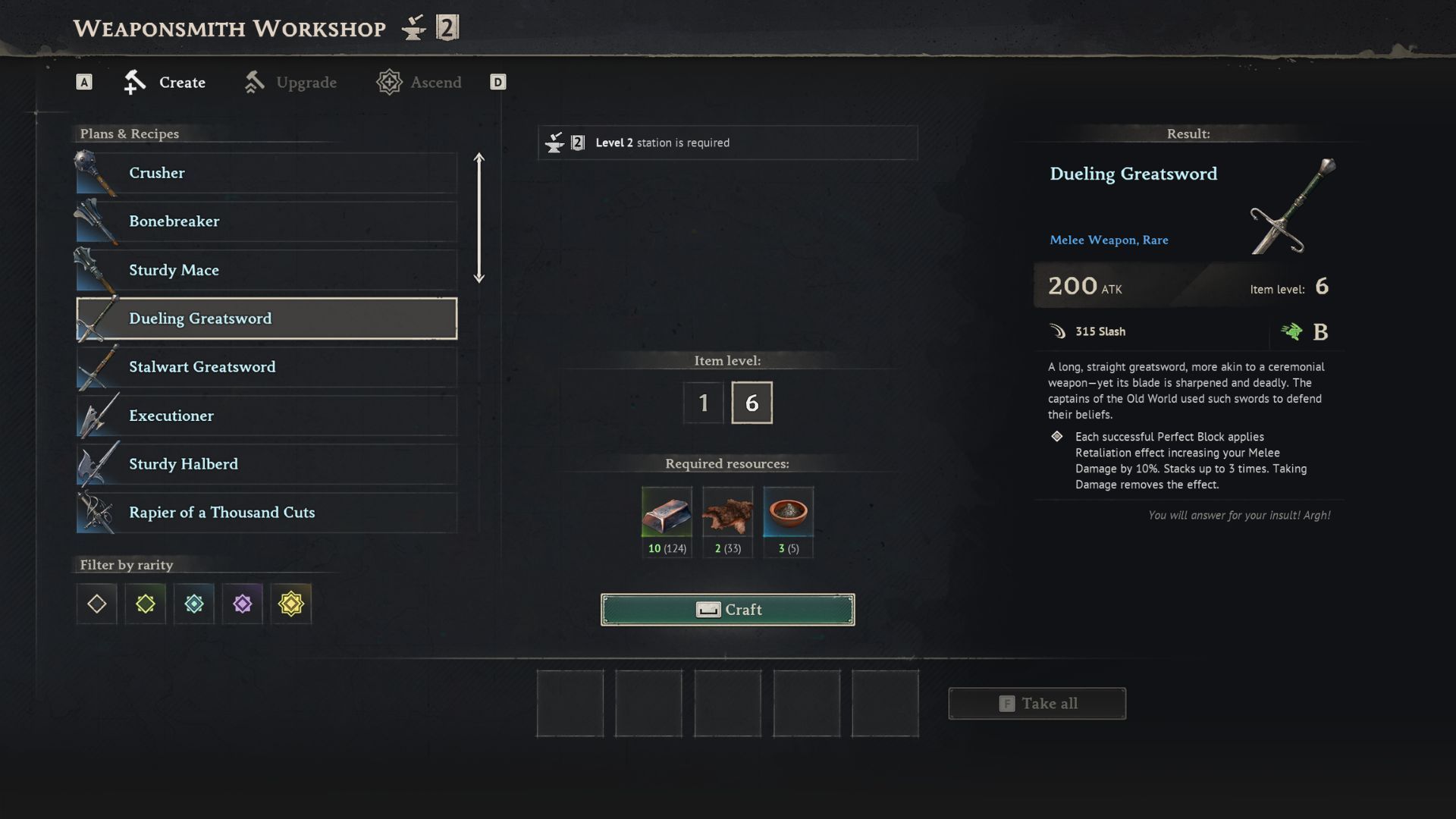Viewport: 1456px width, 819px height.
Task: Open the Upgrade tab
Action: coord(291,83)
